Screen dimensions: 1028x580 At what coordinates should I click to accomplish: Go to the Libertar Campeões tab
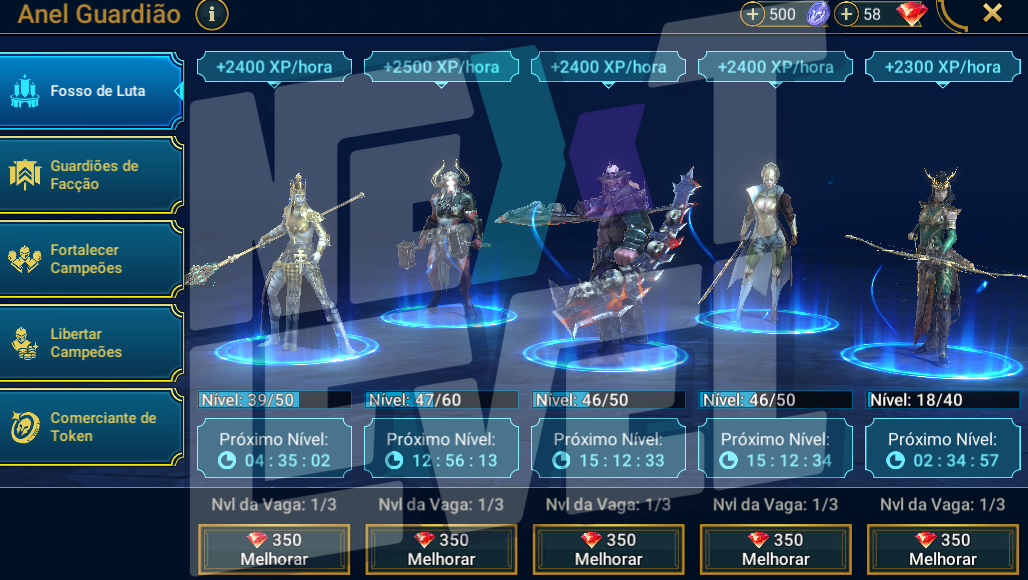(x=92, y=343)
